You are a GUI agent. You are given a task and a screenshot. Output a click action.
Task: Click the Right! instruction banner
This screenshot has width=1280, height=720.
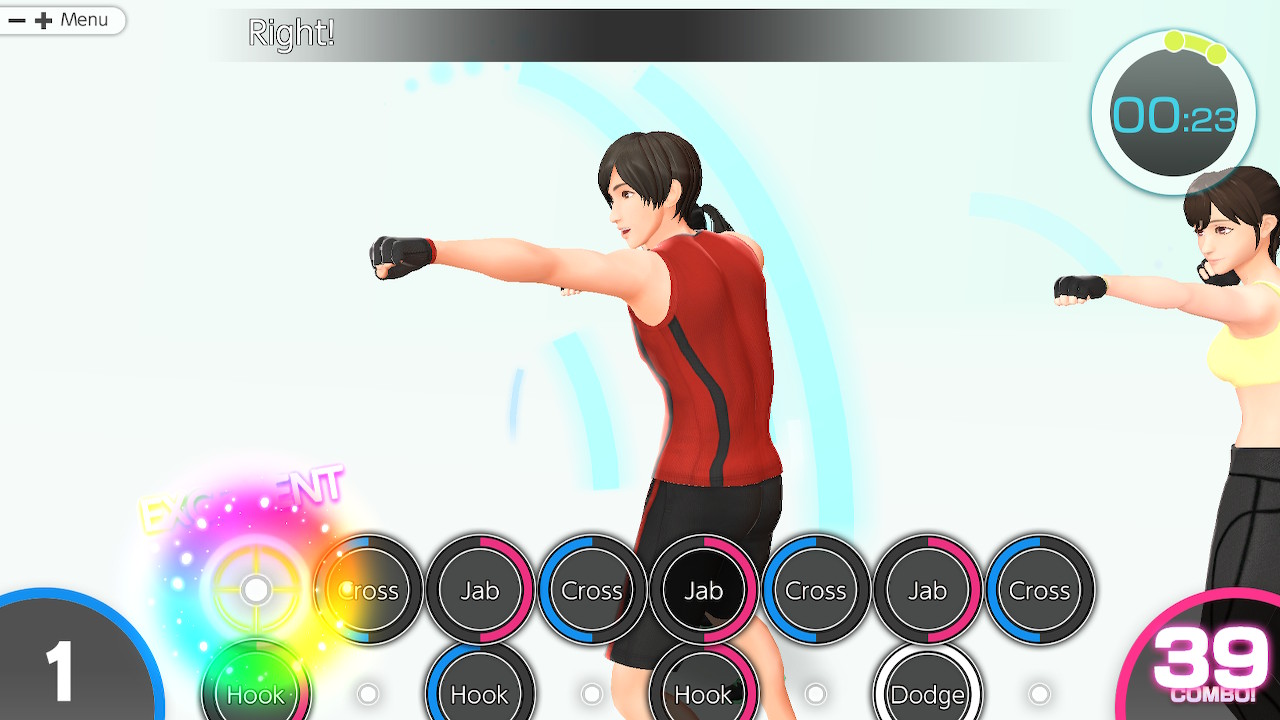coord(292,33)
